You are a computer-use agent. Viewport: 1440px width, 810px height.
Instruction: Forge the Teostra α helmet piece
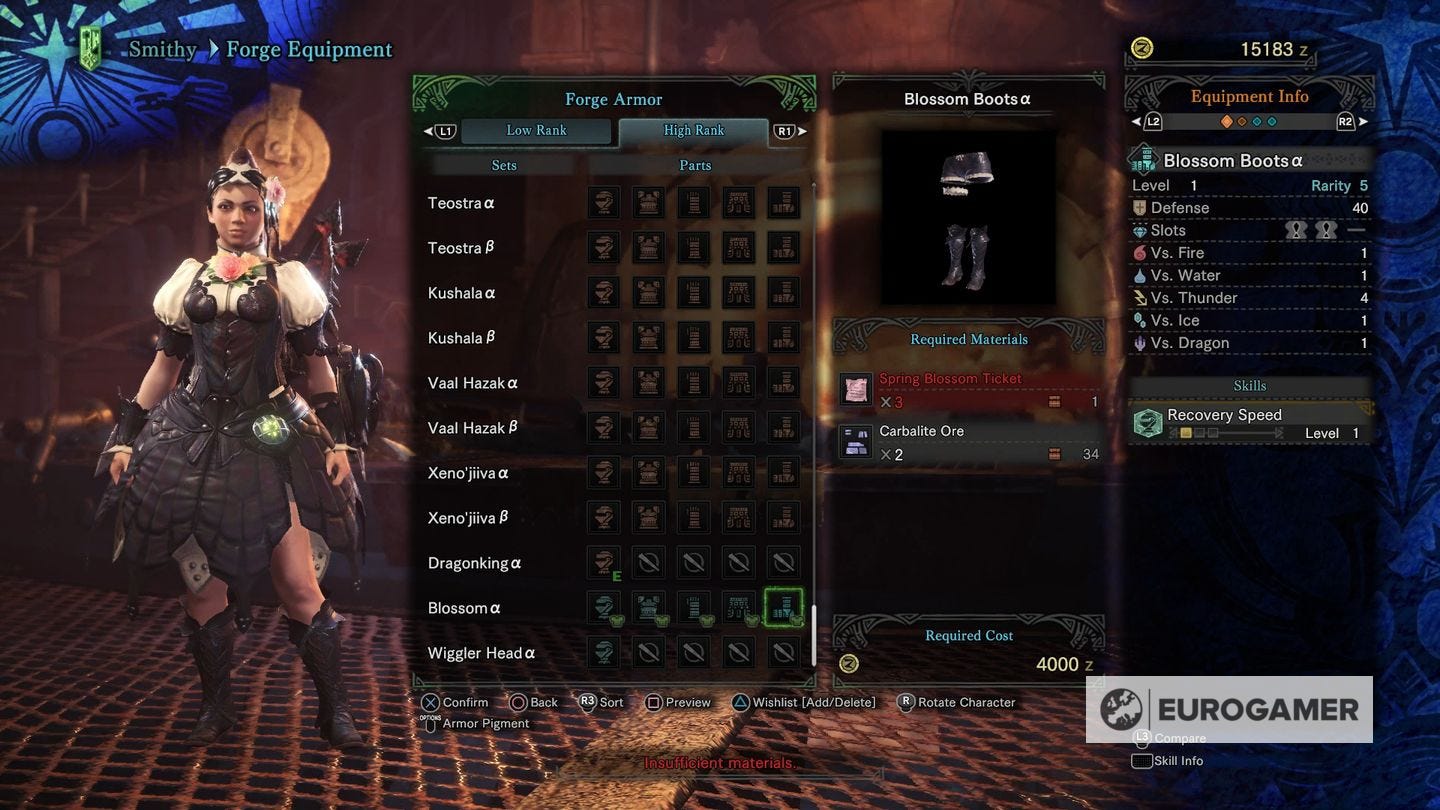click(604, 203)
